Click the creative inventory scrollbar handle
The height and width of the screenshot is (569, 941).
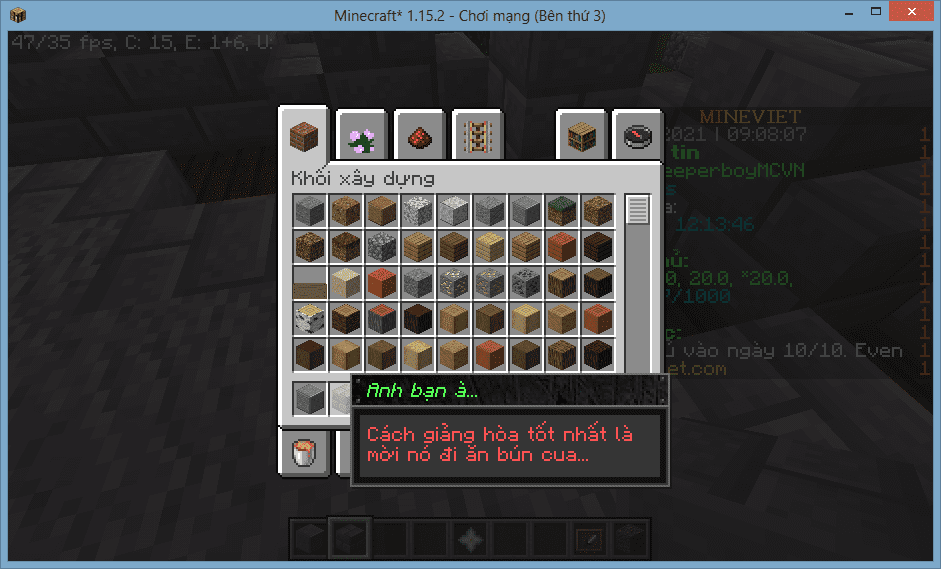[637, 210]
